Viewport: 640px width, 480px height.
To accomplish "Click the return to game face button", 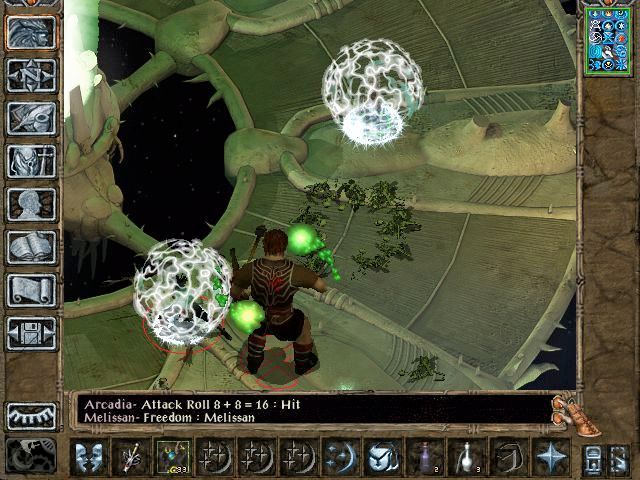I will pyautogui.click(x=31, y=32).
